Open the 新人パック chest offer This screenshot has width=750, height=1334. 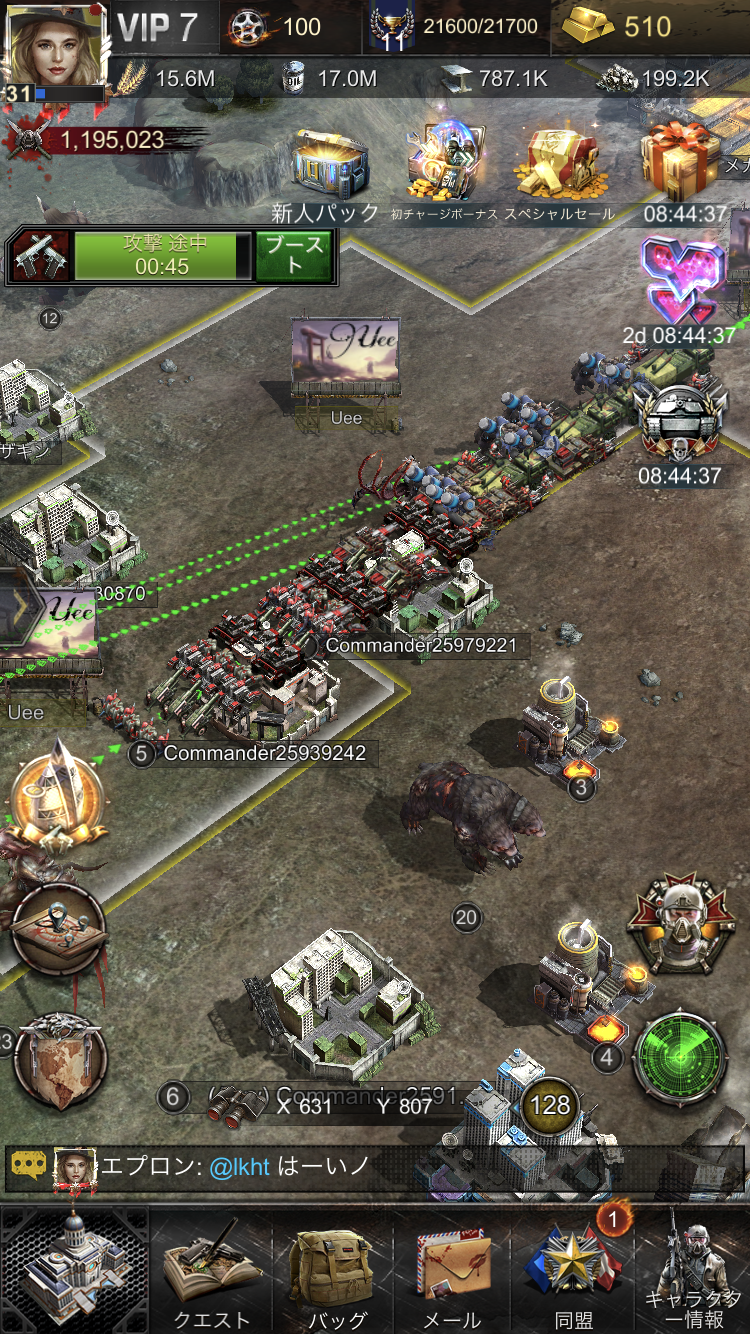click(328, 166)
